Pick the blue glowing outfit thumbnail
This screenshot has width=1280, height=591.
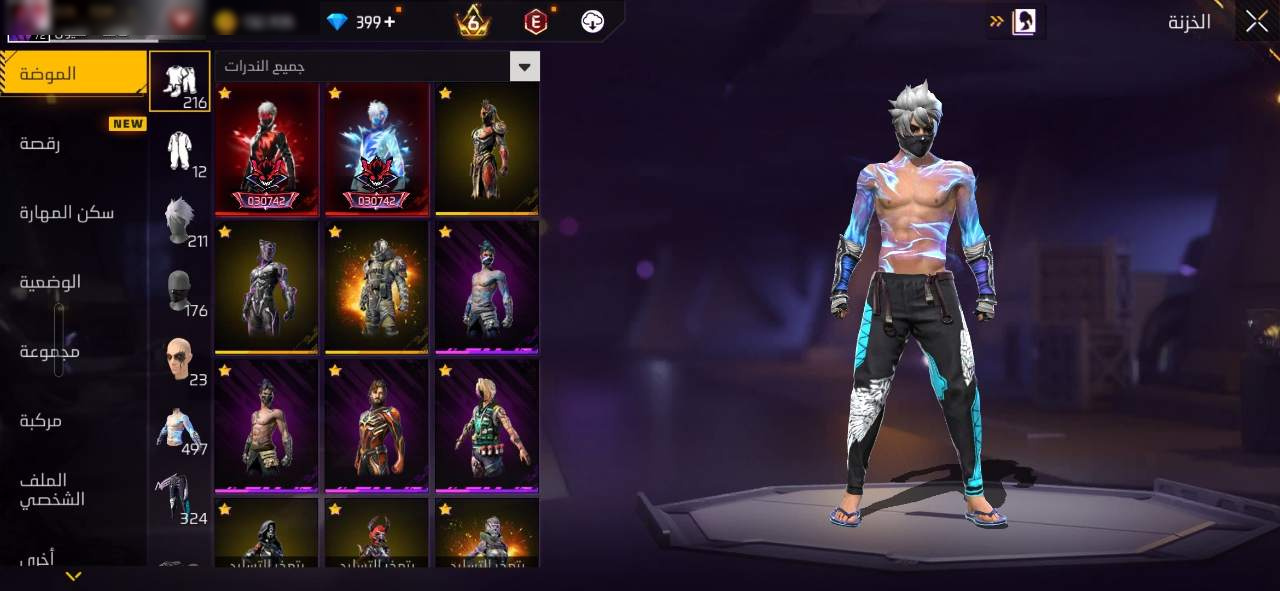click(x=377, y=148)
